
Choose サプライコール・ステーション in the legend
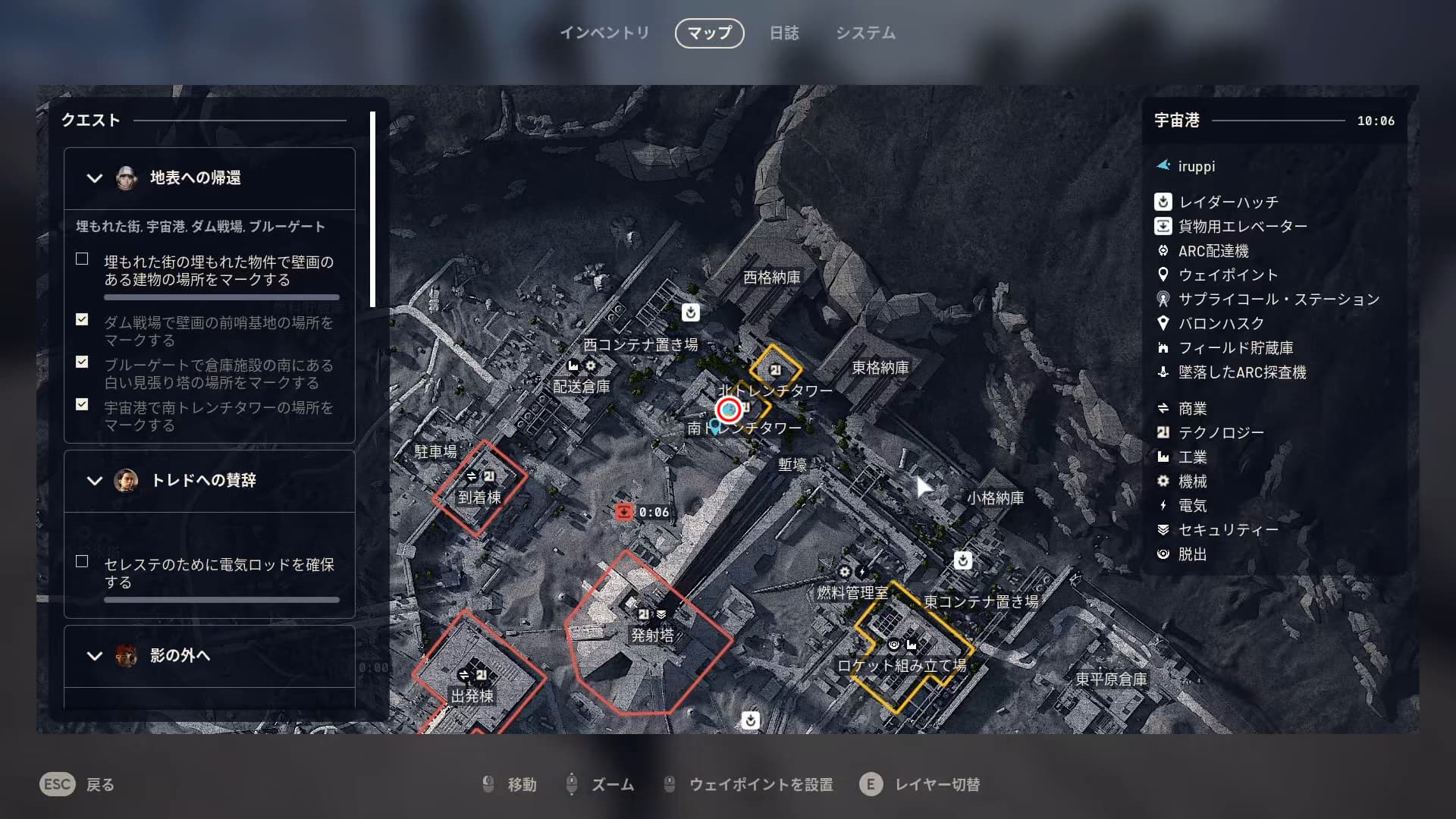click(1278, 300)
